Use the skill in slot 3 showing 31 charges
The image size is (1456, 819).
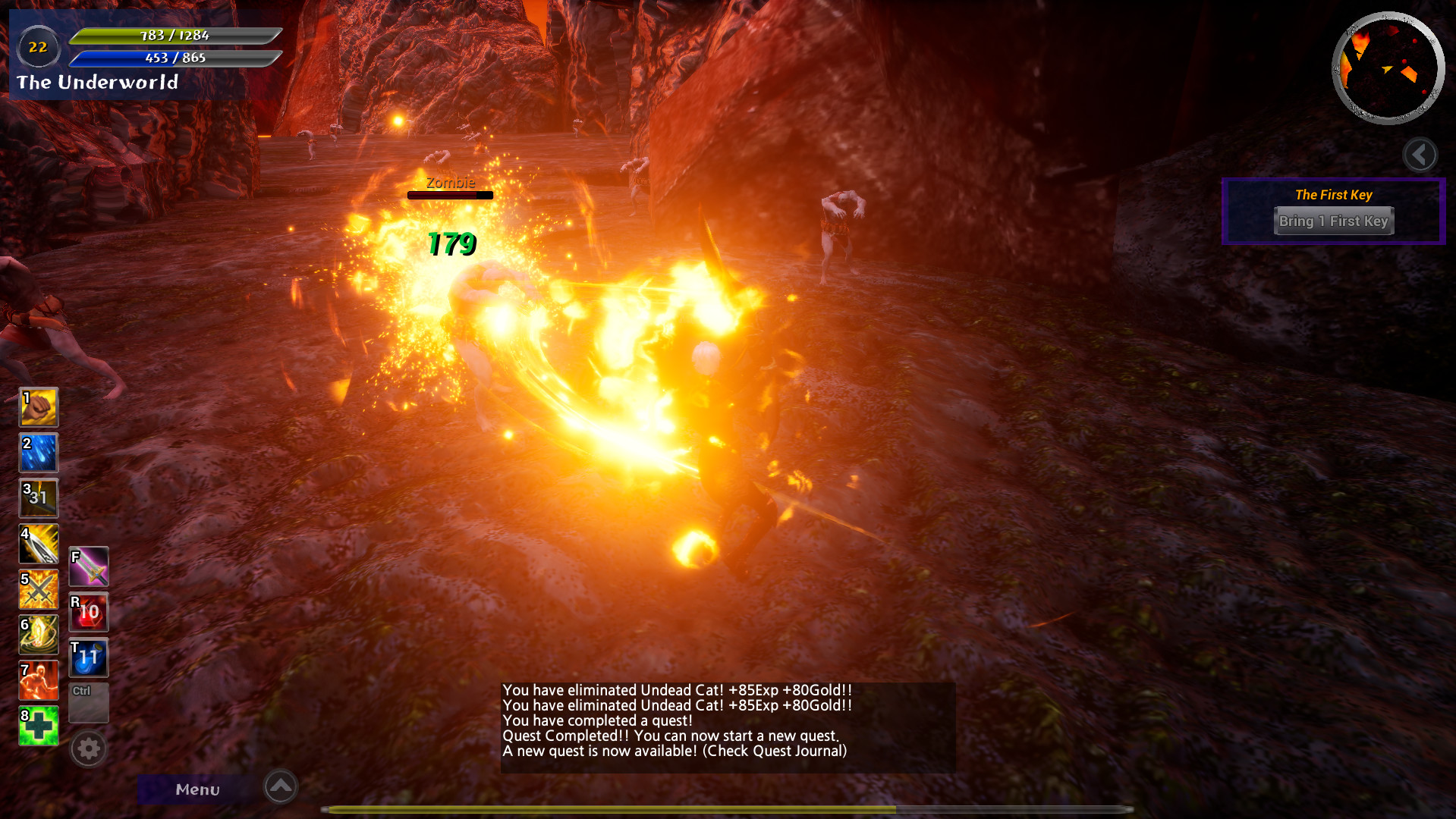point(38,498)
